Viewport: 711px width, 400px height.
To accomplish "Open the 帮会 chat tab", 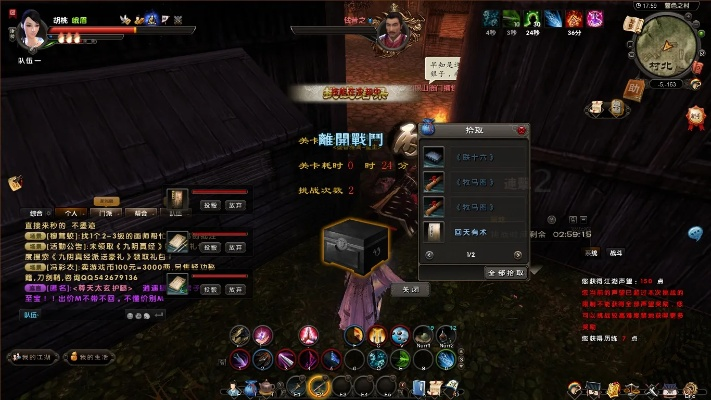I will click(139, 212).
